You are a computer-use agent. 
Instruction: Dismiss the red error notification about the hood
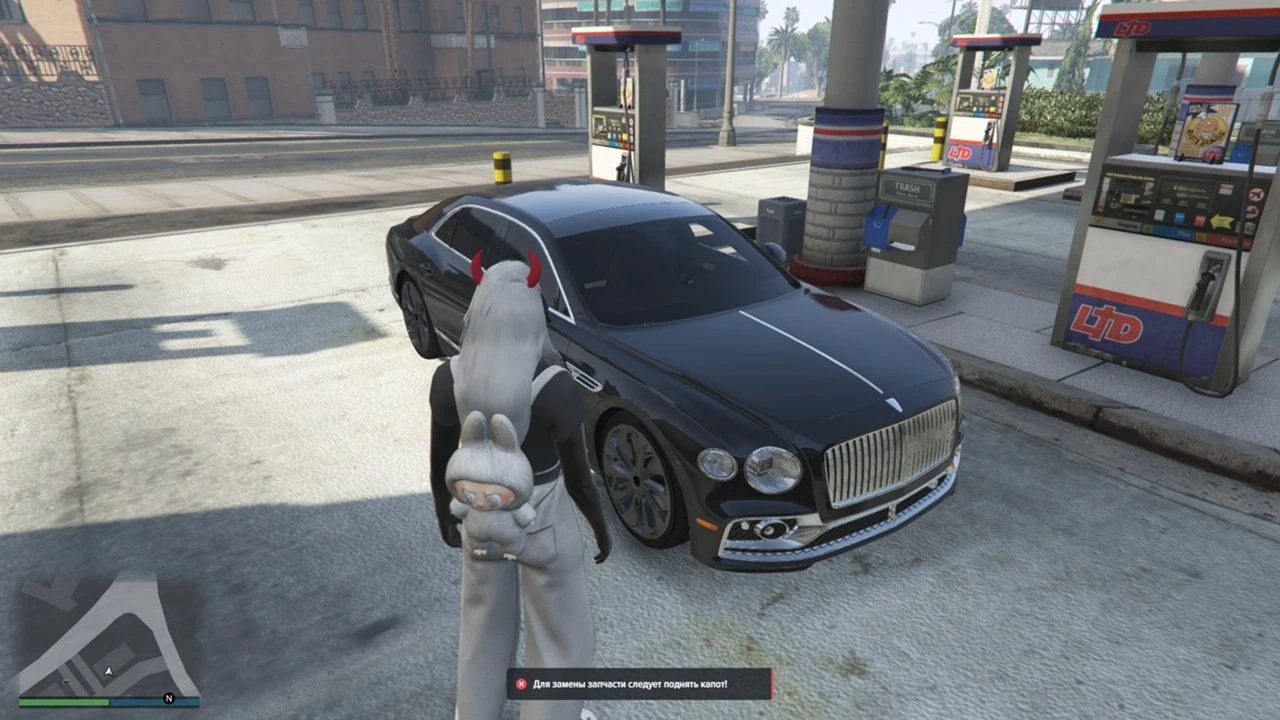click(x=521, y=684)
